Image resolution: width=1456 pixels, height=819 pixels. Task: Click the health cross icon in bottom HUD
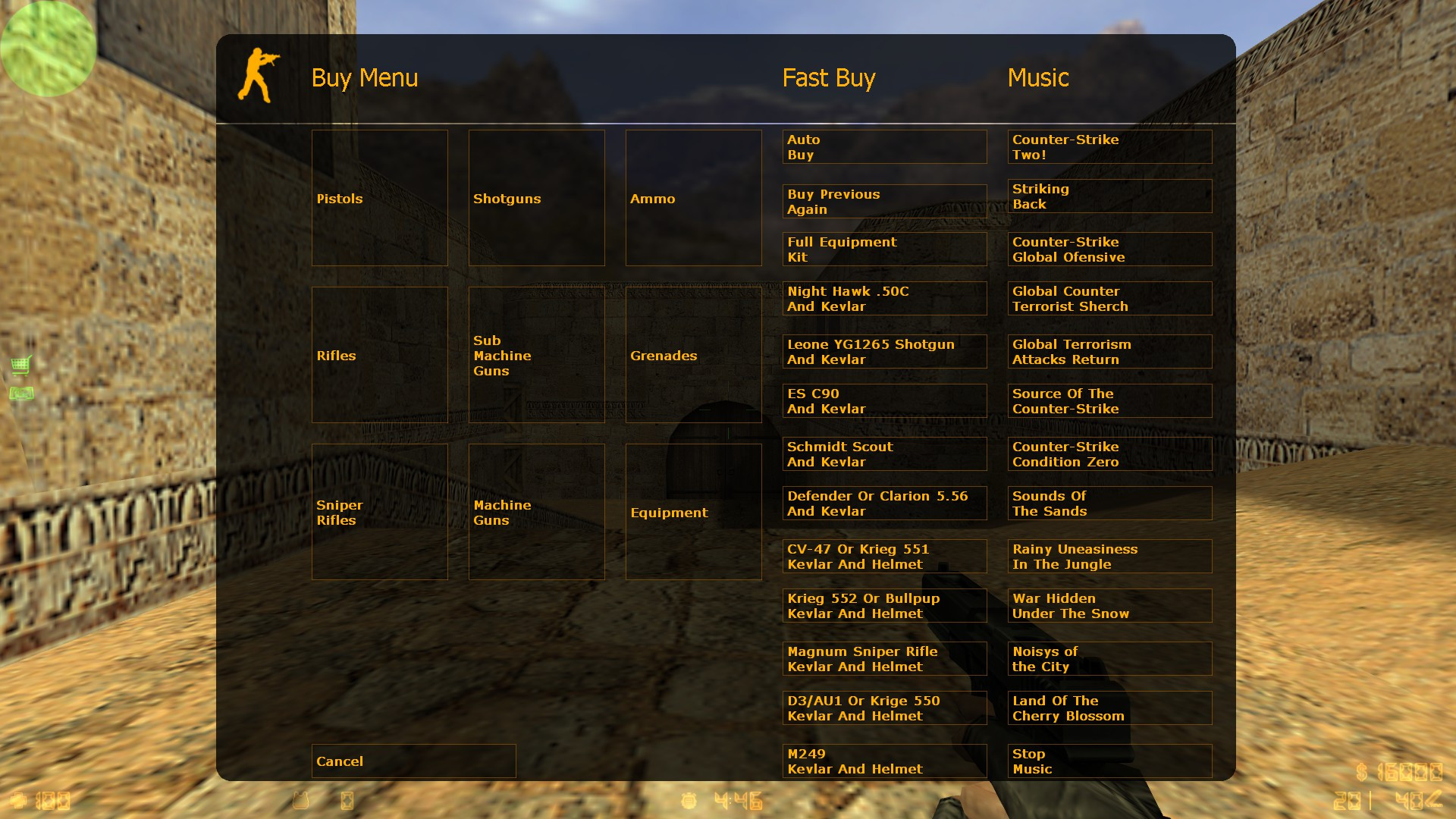[22, 800]
